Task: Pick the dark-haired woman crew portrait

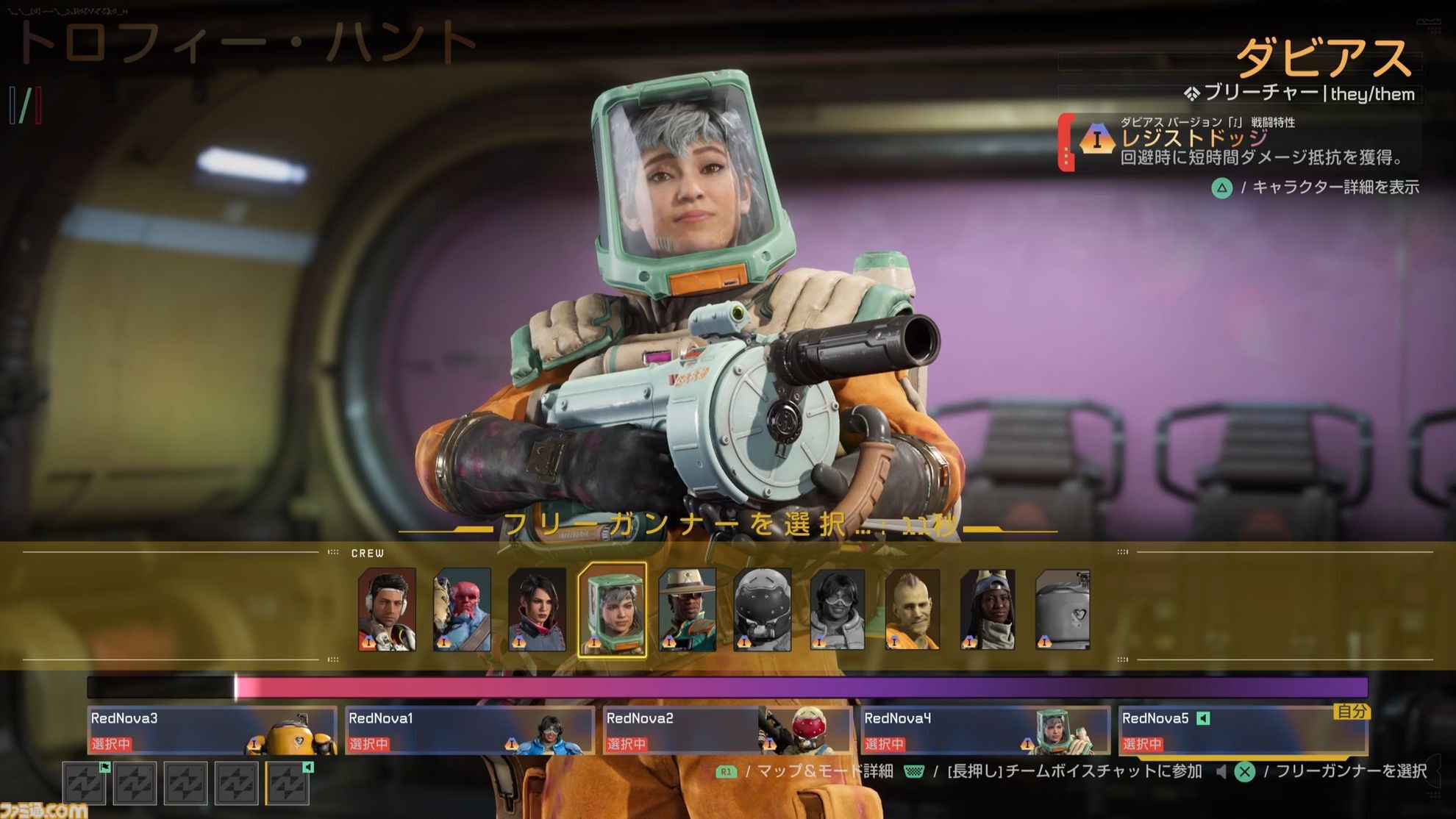Action: point(537,609)
